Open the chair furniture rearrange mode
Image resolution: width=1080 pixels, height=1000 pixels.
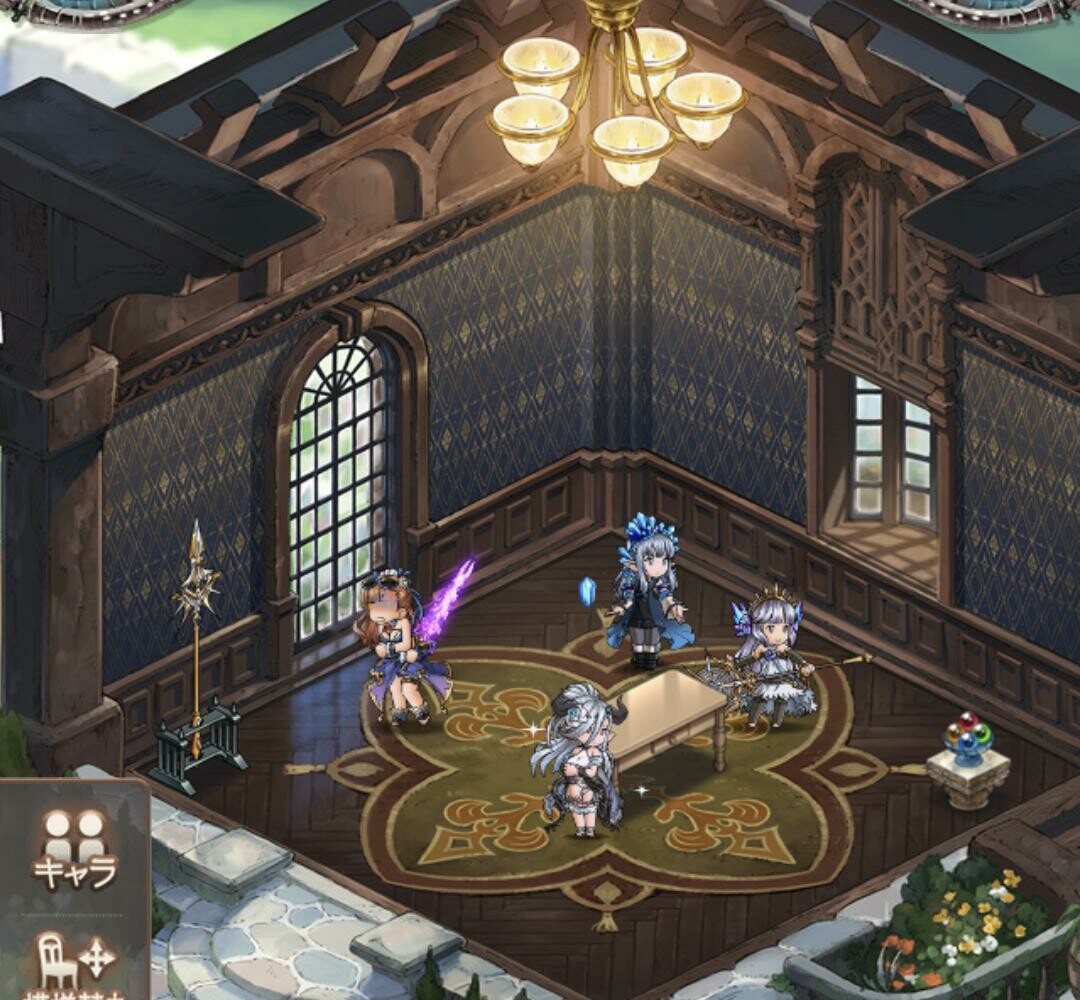click(x=75, y=962)
